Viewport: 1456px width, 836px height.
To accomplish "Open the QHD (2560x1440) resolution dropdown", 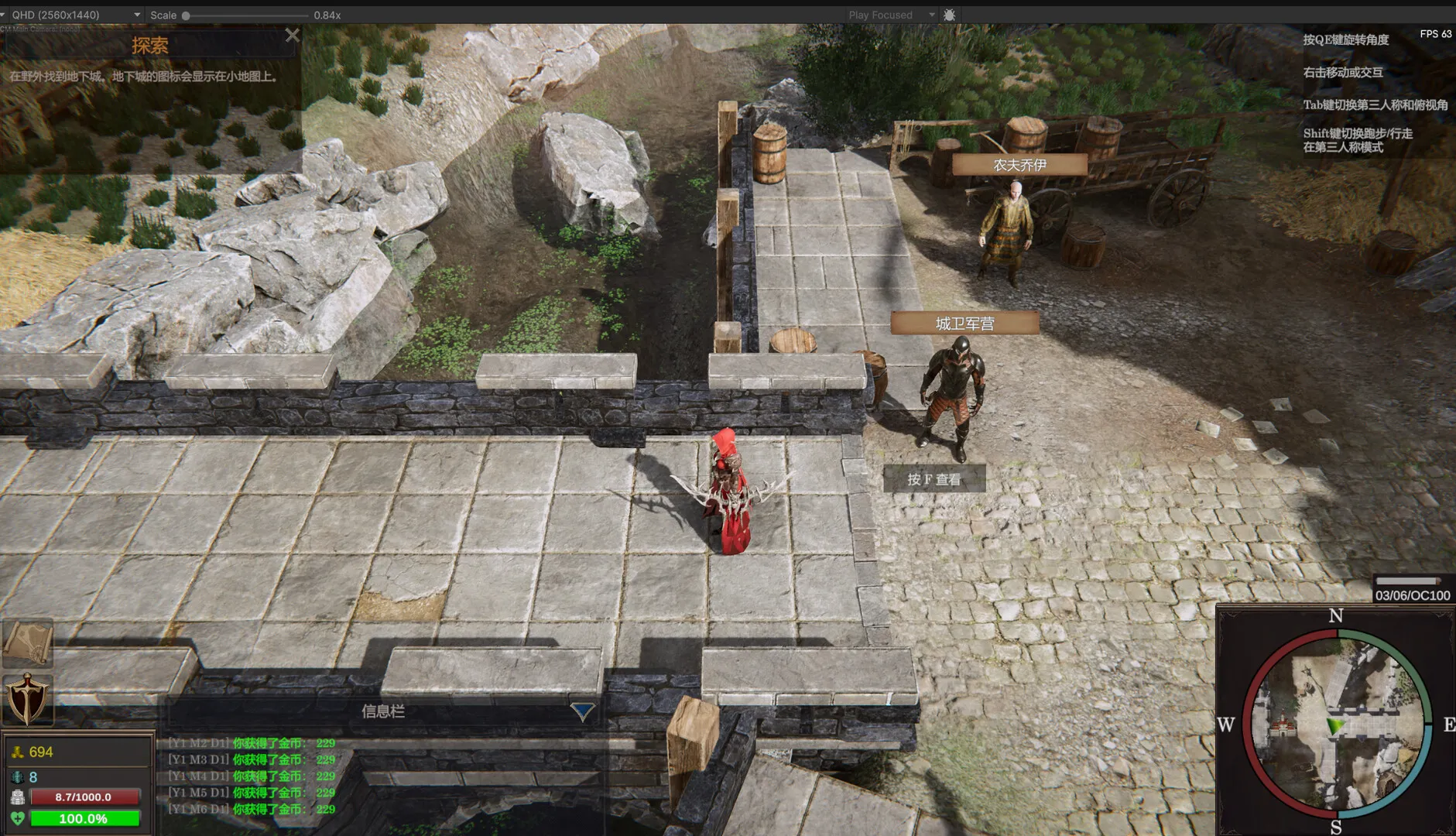I will click(77, 14).
